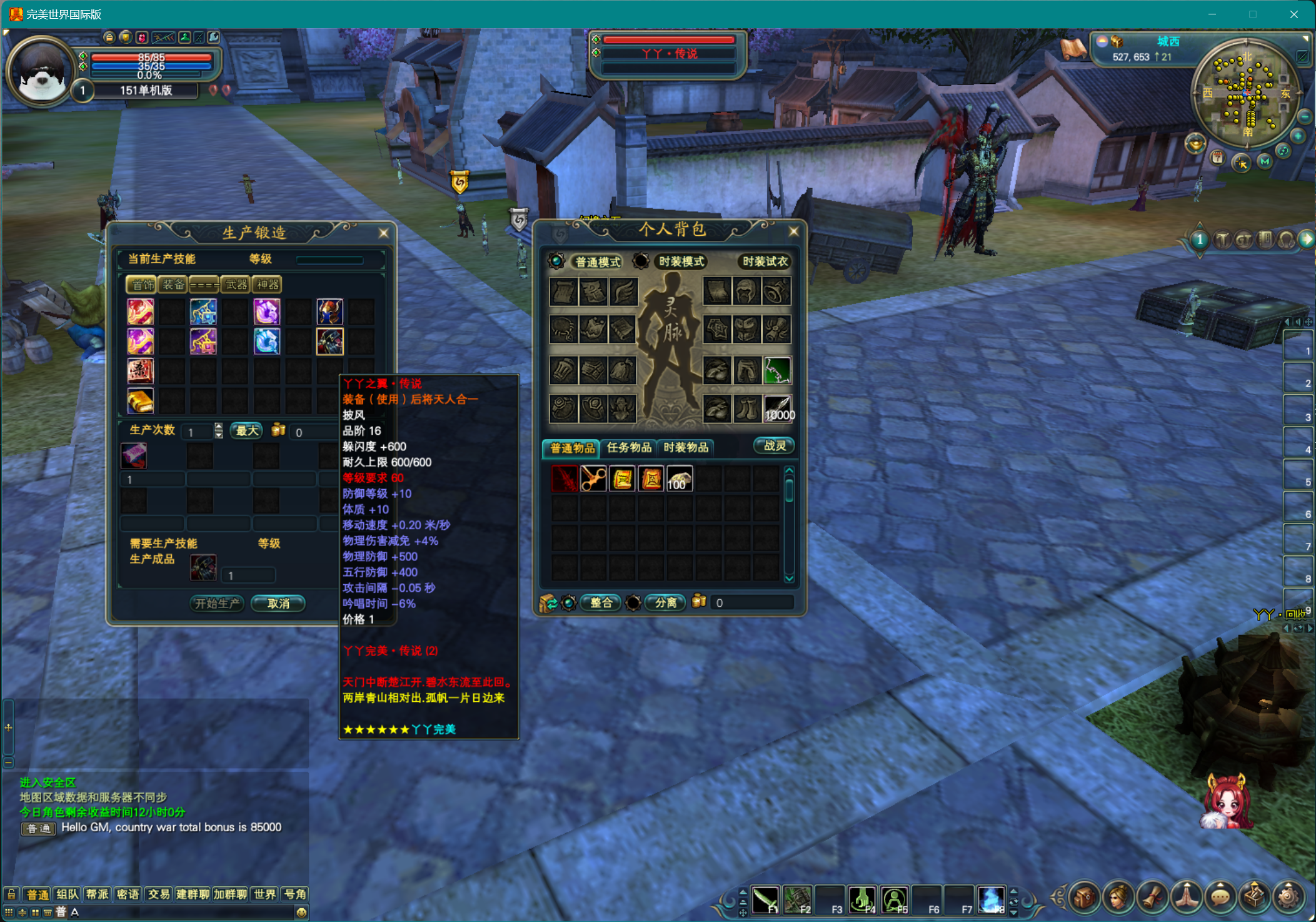1316x922 pixels.
Task: Close the 个人背包 inventory window
Action: tap(793, 231)
